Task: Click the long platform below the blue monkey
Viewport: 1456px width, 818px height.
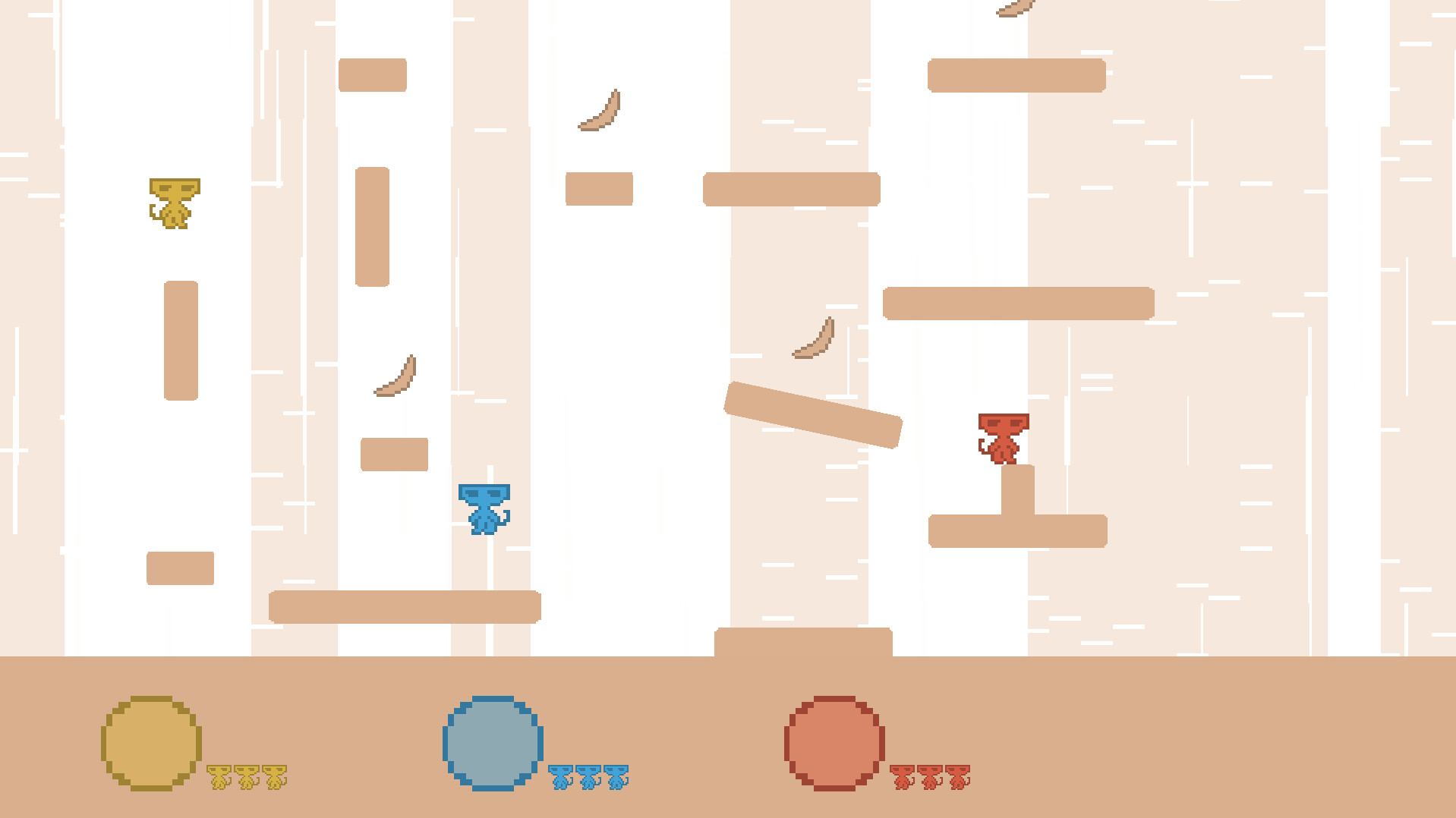Action: 405,607
